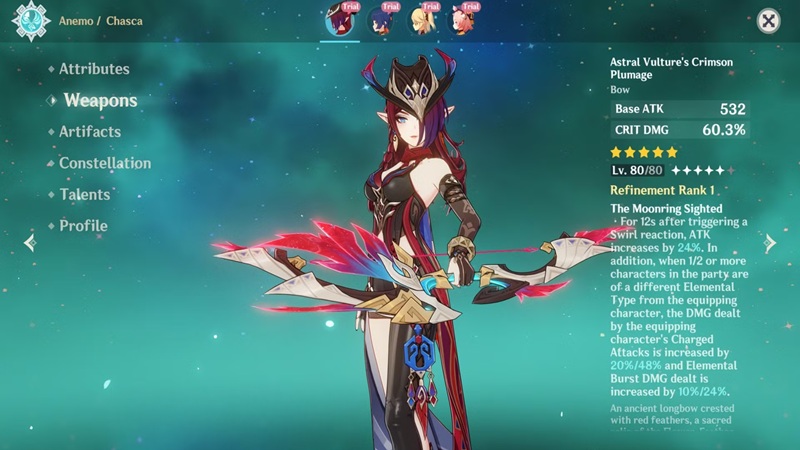Open the Attributes section
The width and height of the screenshot is (800, 450).
click(94, 69)
